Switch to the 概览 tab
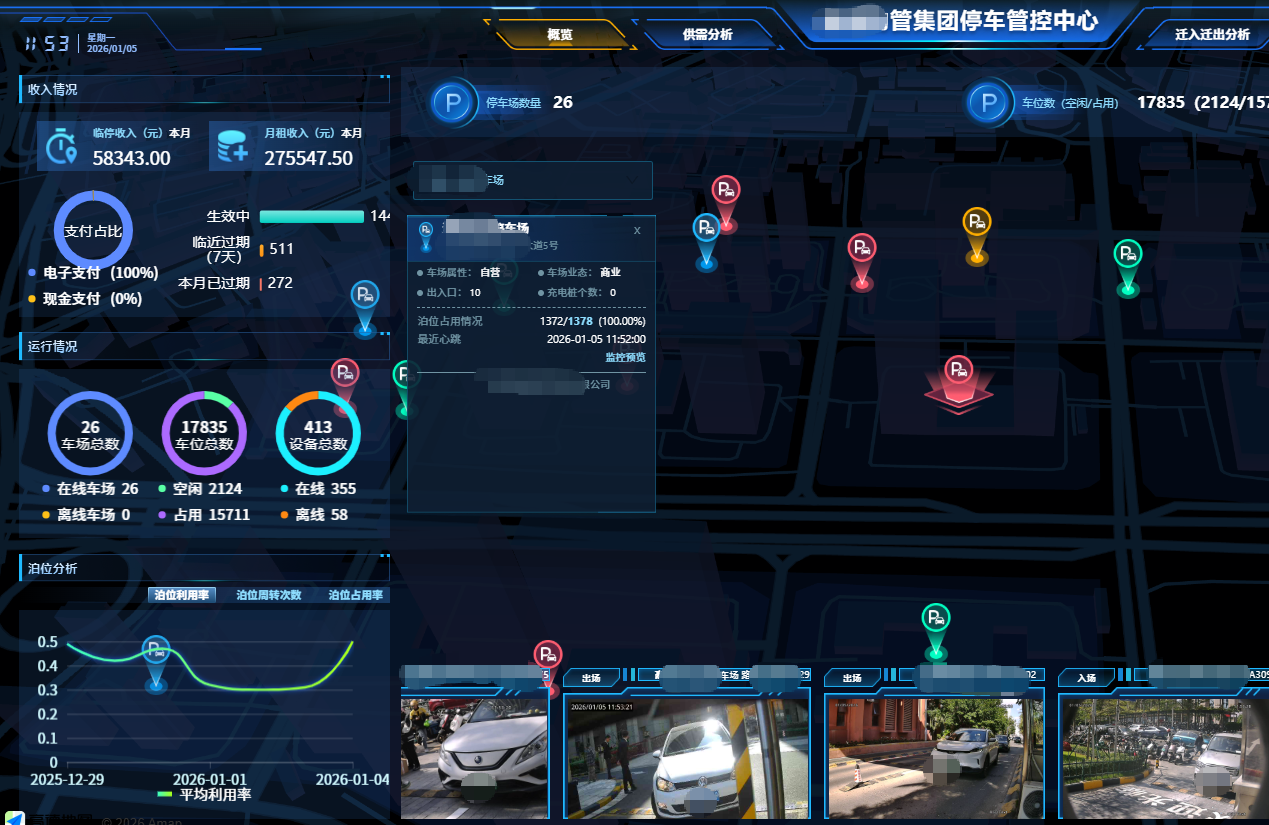Viewport: 1269px width, 825px height. coord(560,35)
